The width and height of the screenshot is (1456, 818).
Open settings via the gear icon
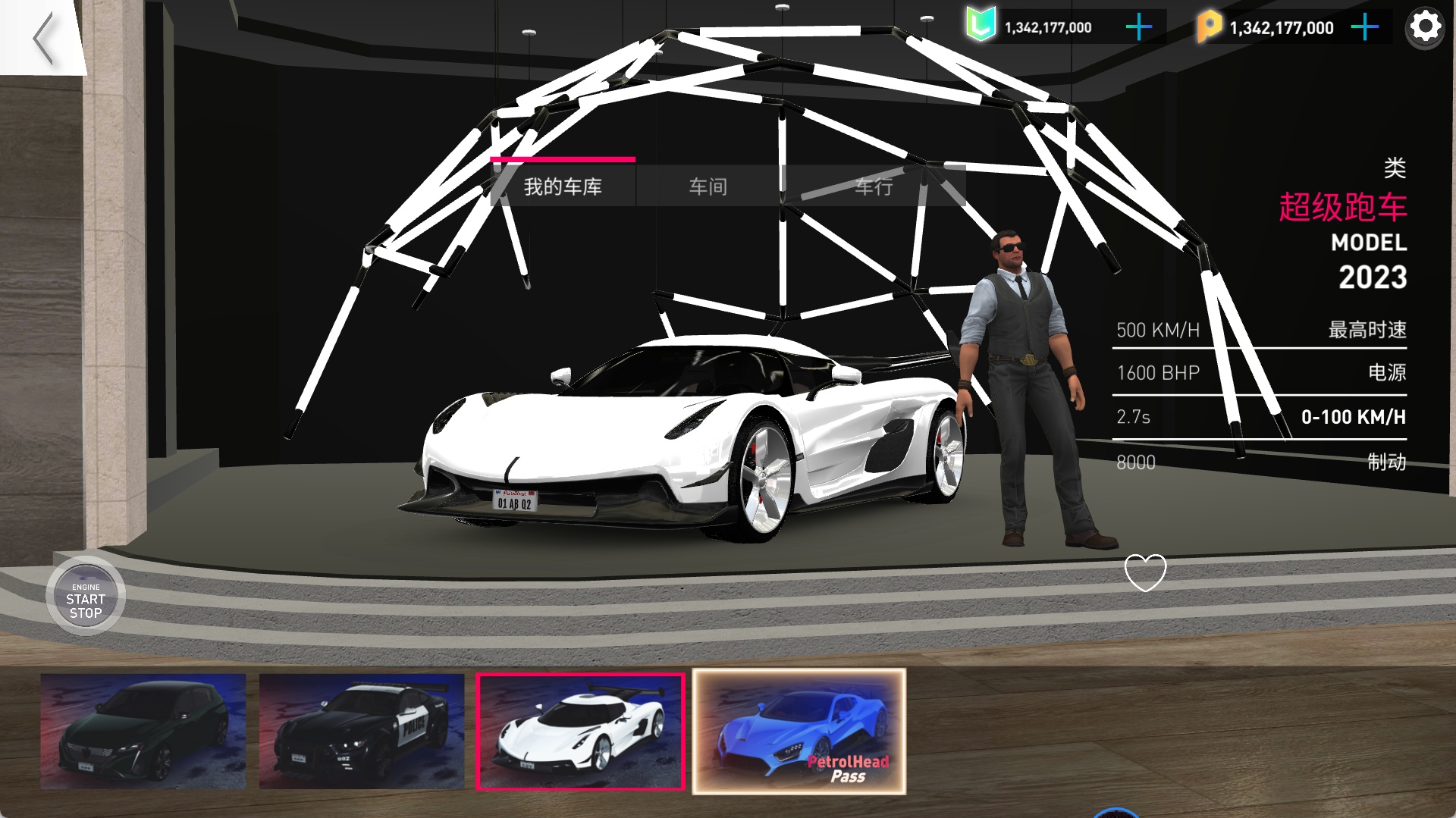1425,28
